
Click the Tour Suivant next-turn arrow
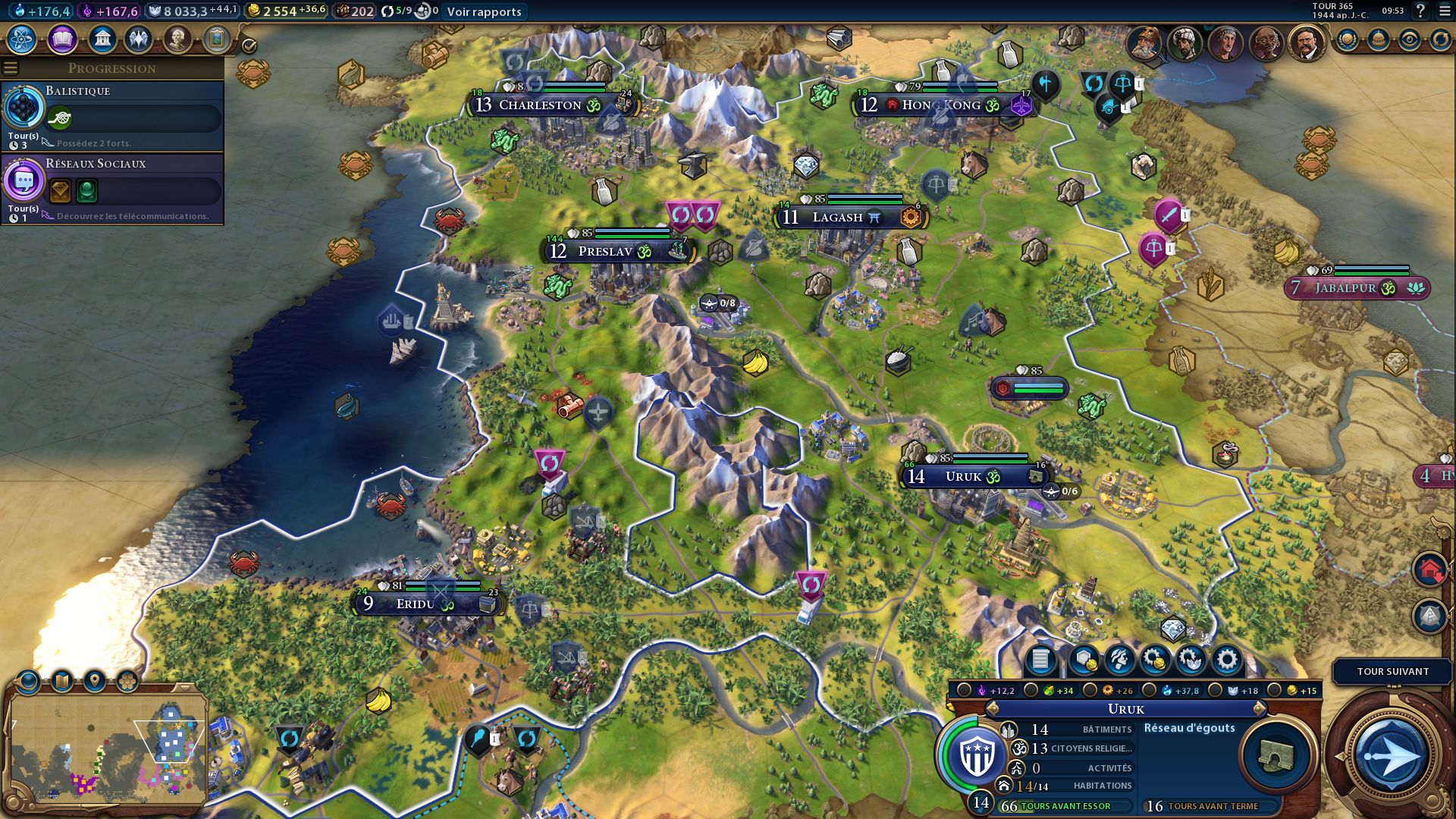(x=1390, y=756)
